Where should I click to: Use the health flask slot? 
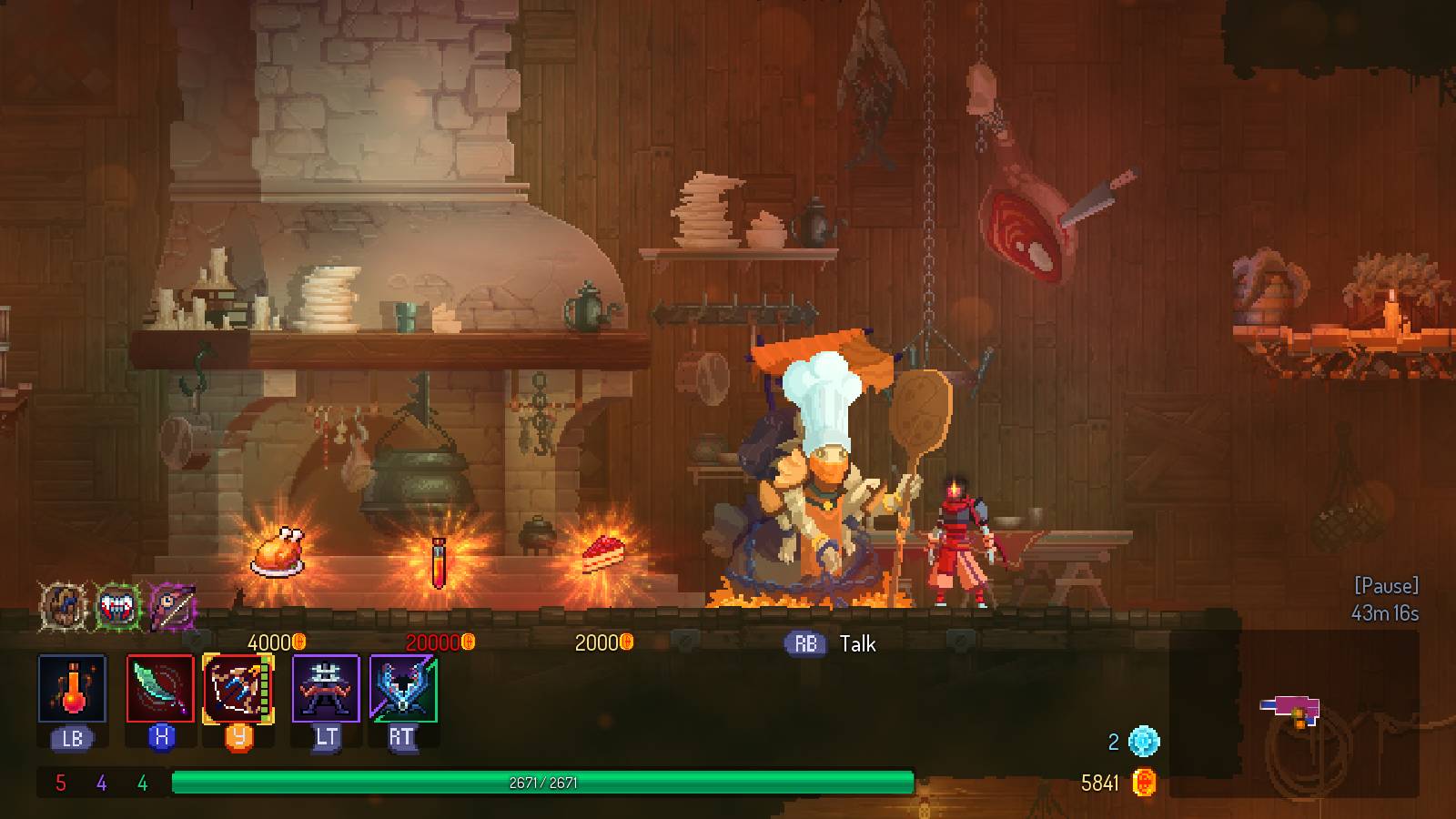point(72,689)
